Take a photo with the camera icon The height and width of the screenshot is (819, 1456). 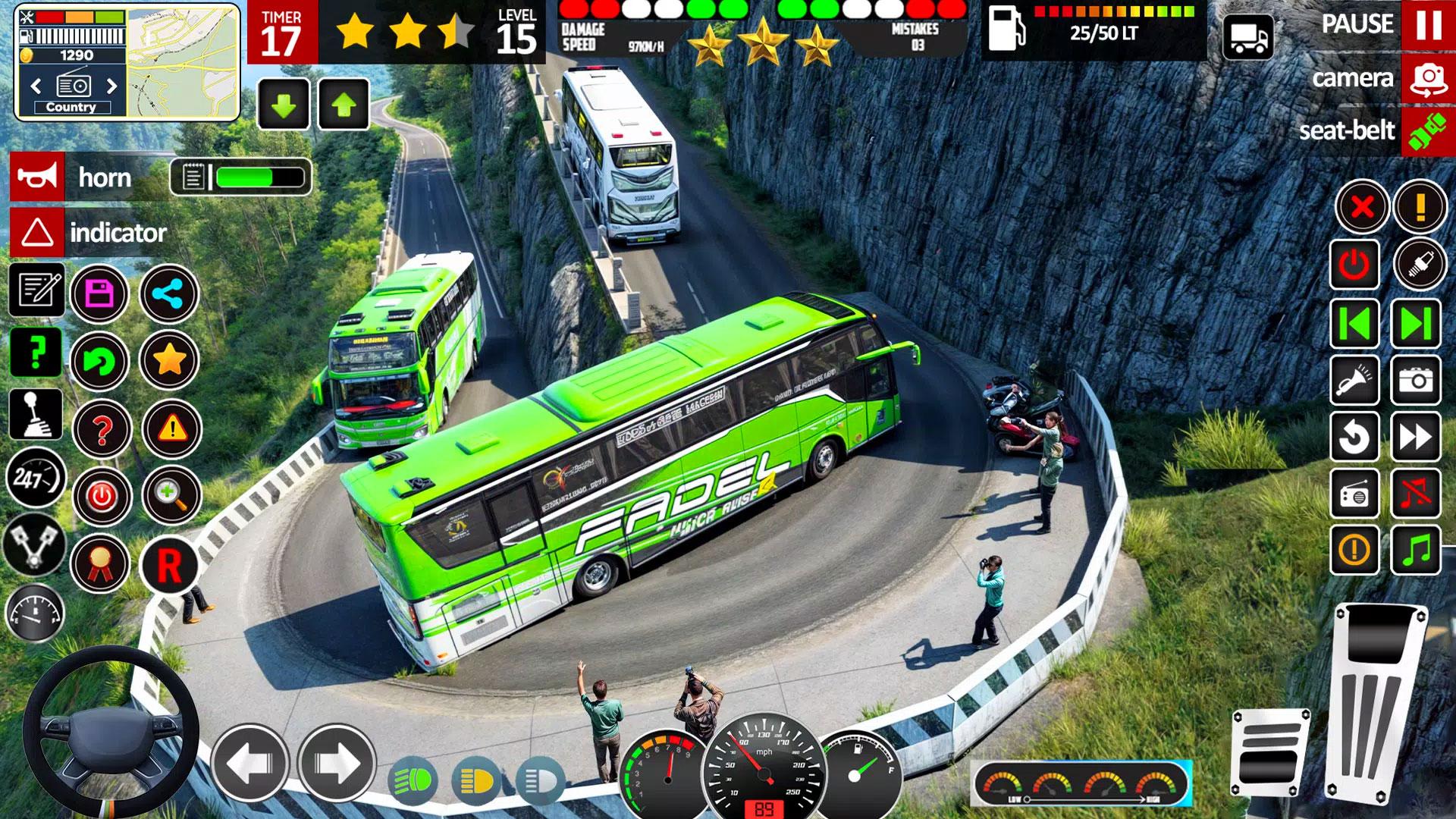(x=1416, y=379)
